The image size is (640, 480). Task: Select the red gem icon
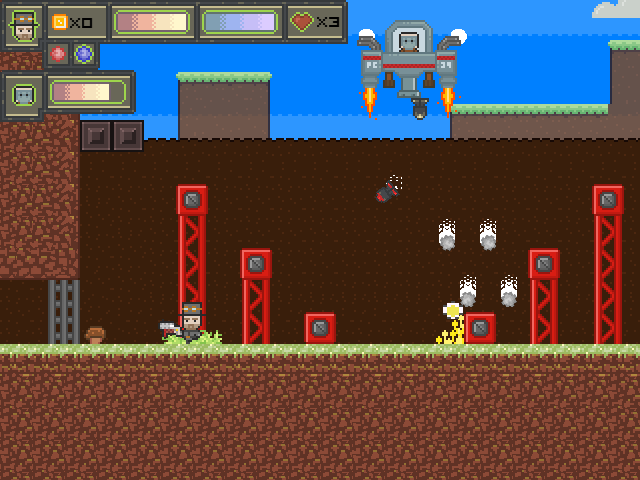click(58, 54)
